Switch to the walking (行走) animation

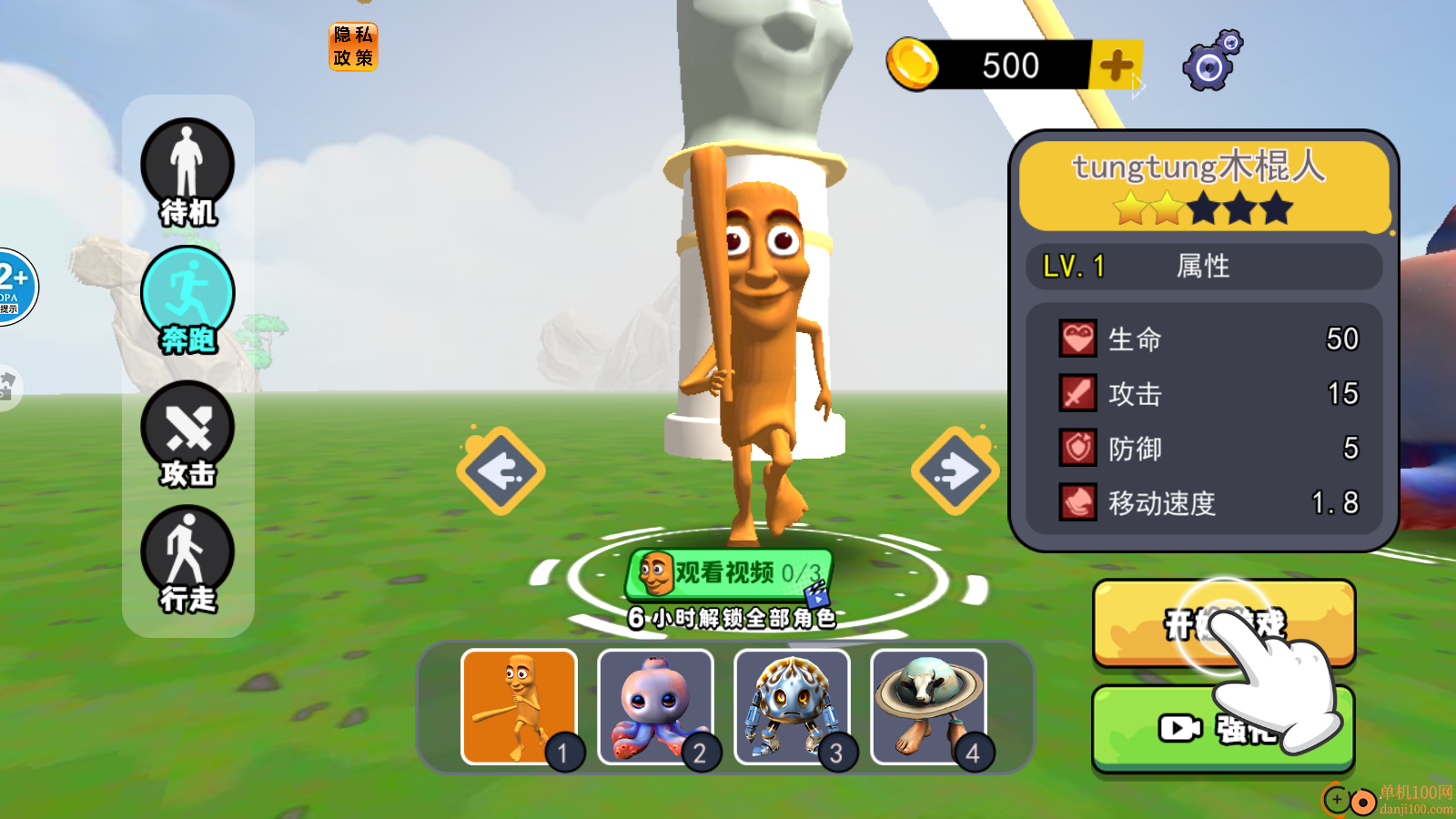(x=187, y=559)
